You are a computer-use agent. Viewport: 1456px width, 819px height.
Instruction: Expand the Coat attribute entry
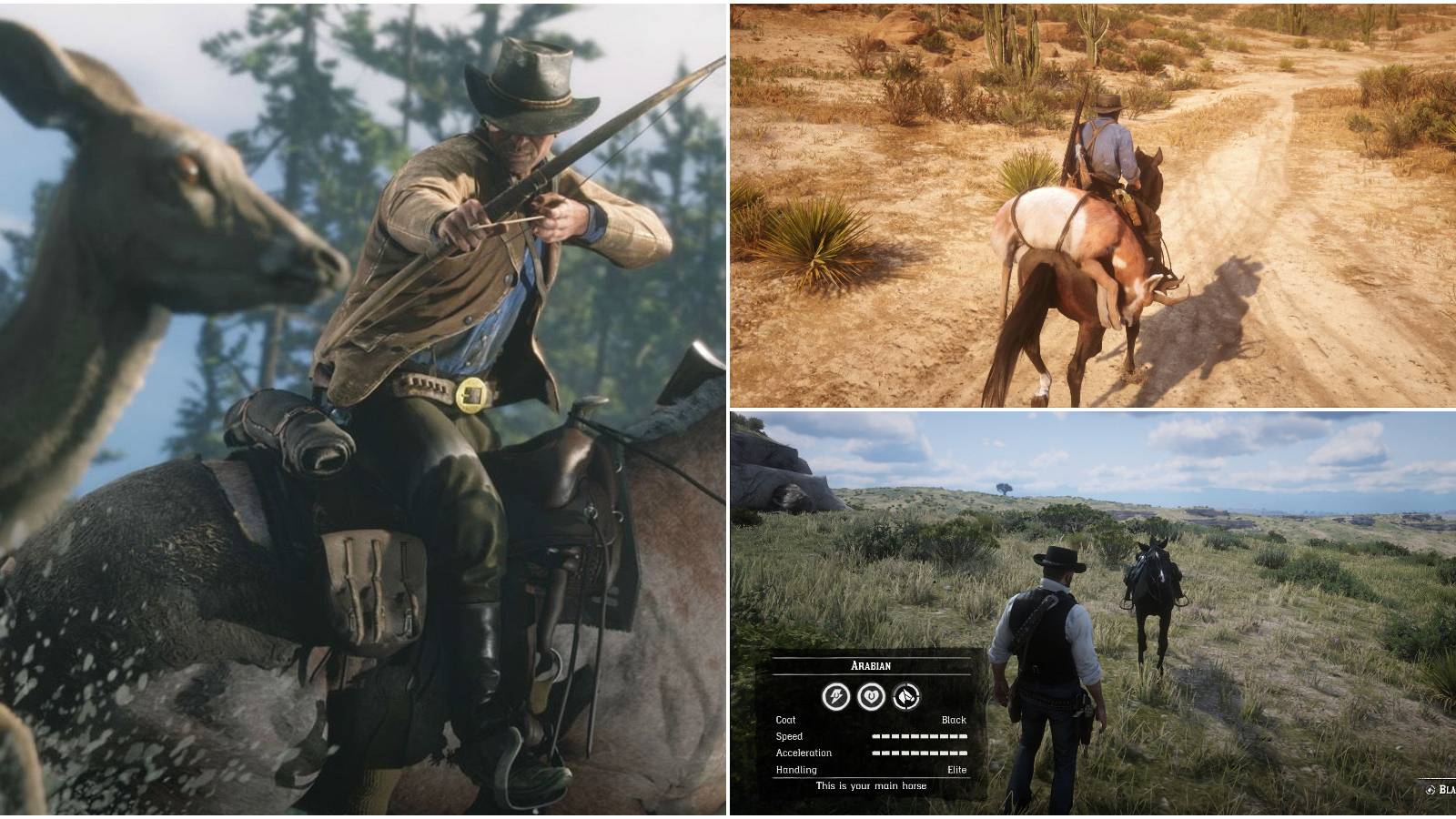(x=786, y=720)
